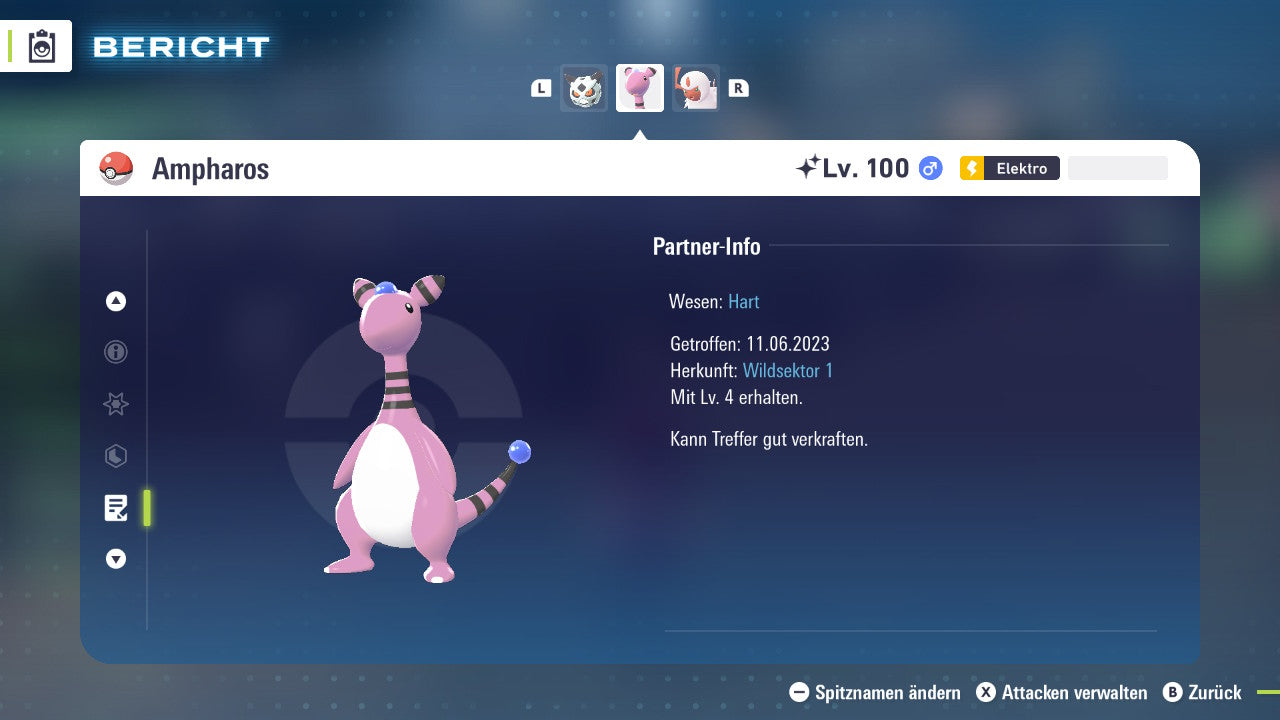Choose the pink Ampharos party thumbnail
This screenshot has height=720, width=1280.
(x=640, y=88)
